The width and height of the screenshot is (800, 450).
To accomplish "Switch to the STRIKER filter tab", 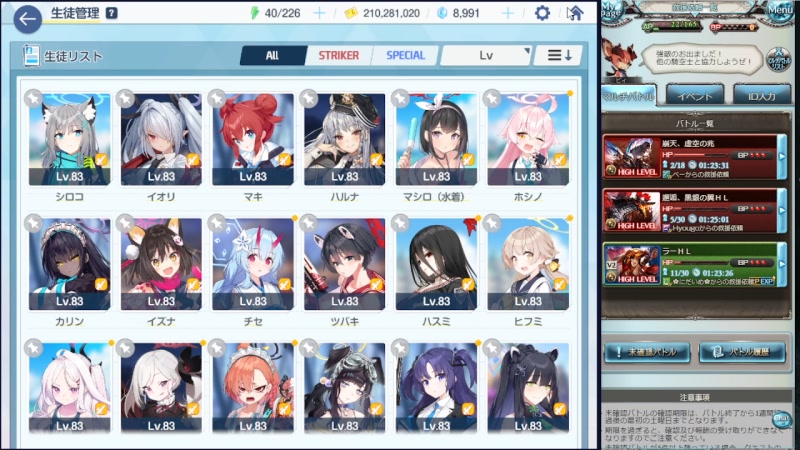I will point(338,56).
